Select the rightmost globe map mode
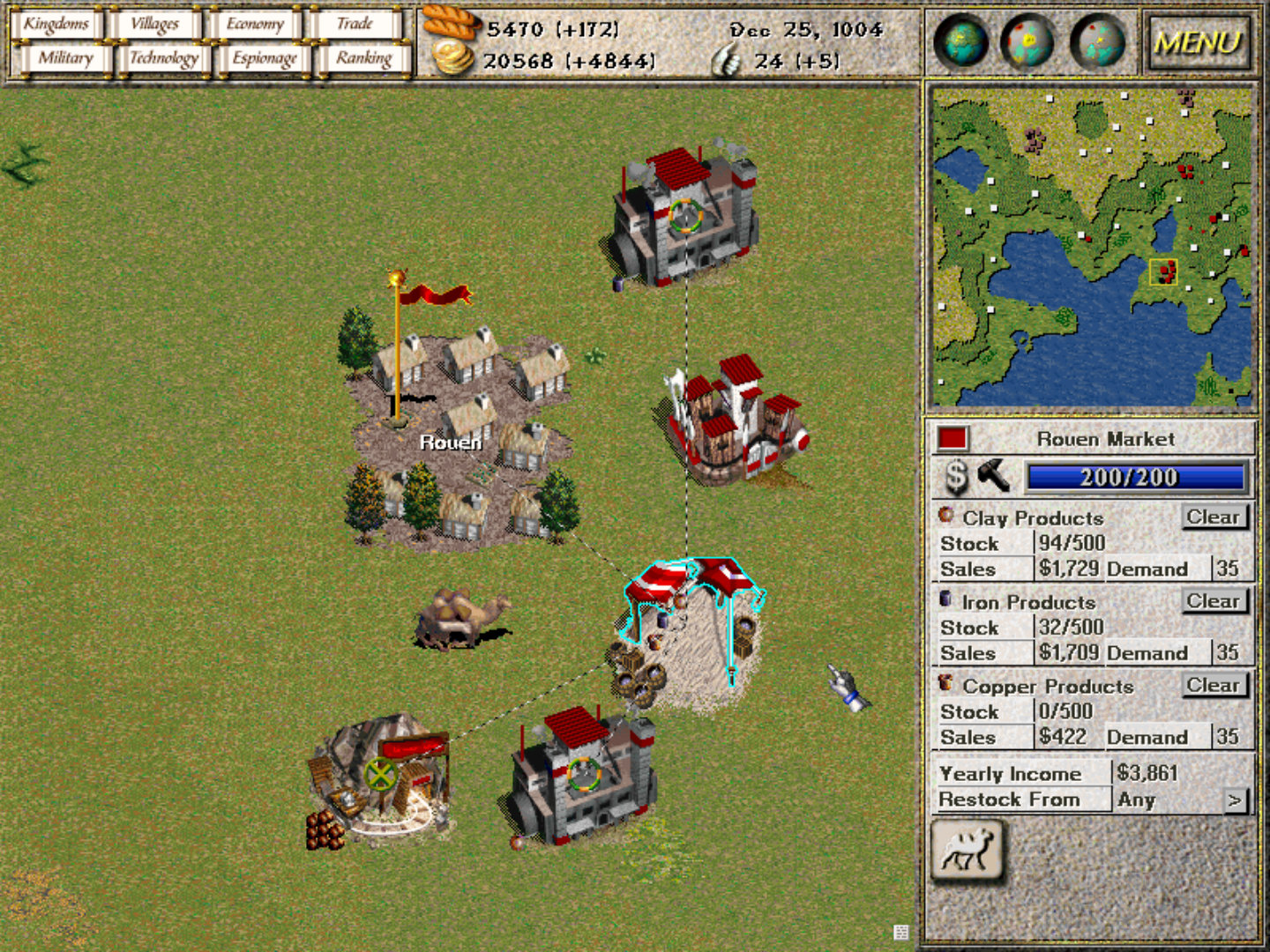The width and height of the screenshot is (1270, 952). click(1097, 41)
